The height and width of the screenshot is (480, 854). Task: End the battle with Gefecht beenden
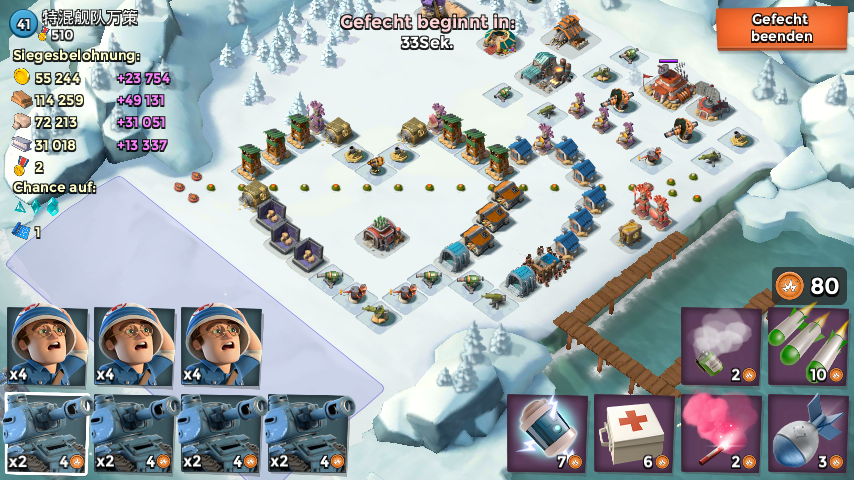click(x=781, y=28)
